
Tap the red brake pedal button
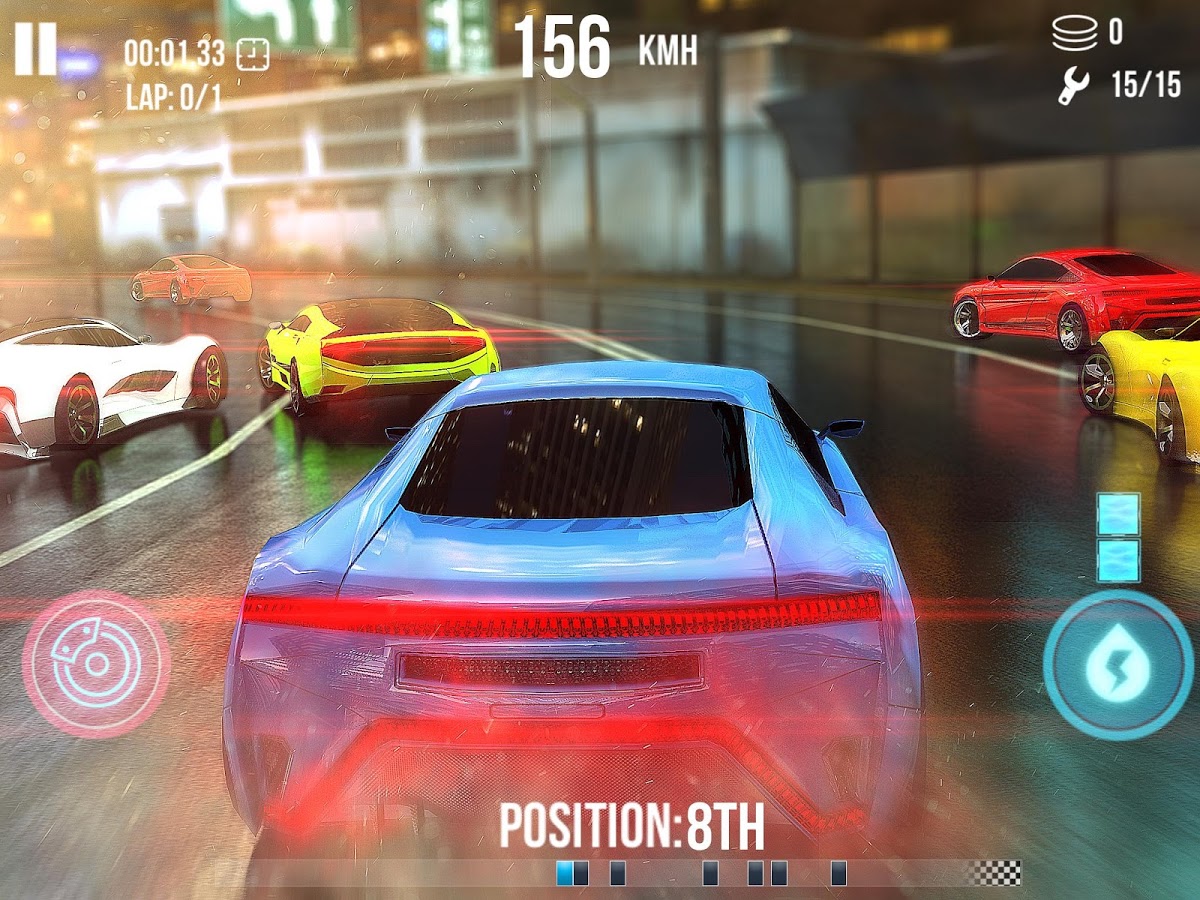[96, 664]
